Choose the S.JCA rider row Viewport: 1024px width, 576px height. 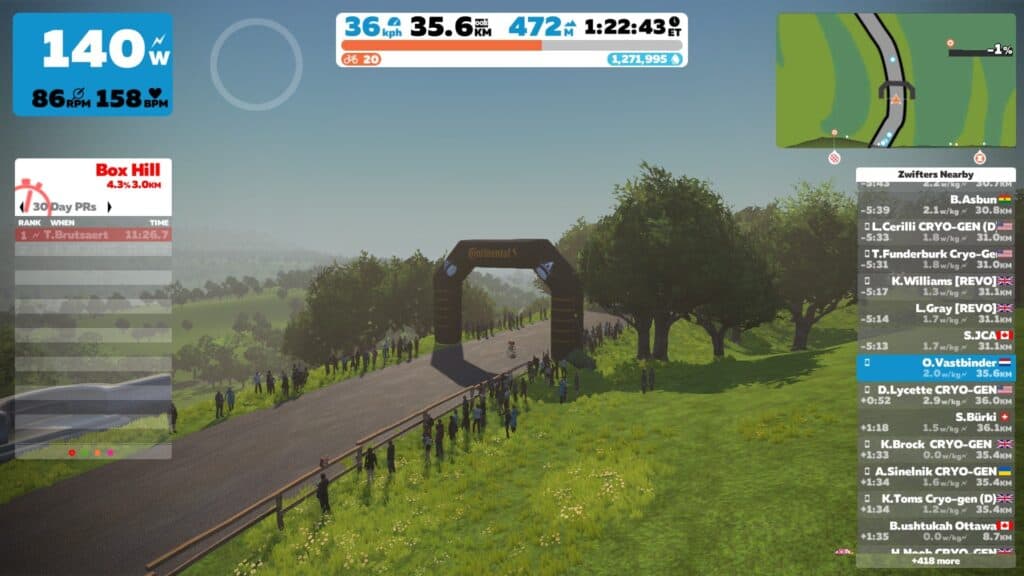936,340
